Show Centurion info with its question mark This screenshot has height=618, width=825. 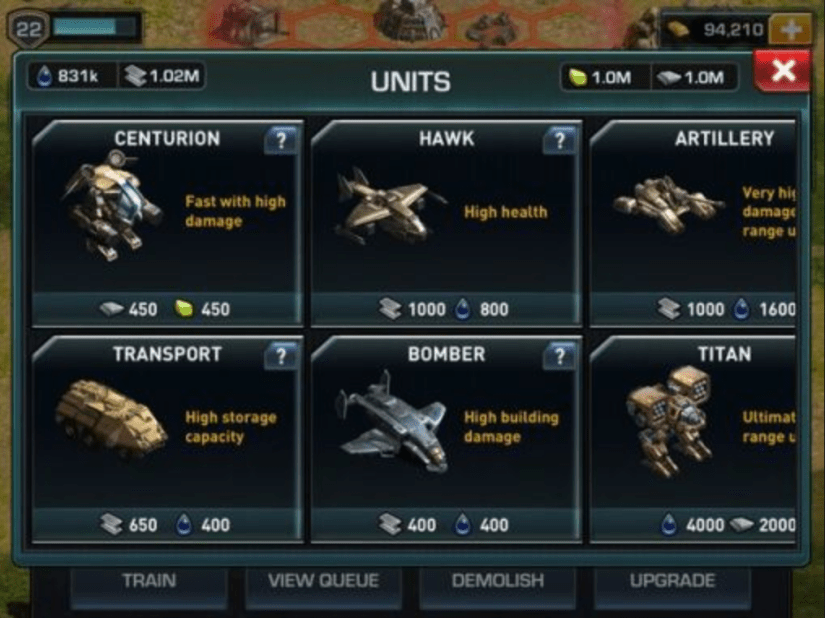click(x=281, y=141)
